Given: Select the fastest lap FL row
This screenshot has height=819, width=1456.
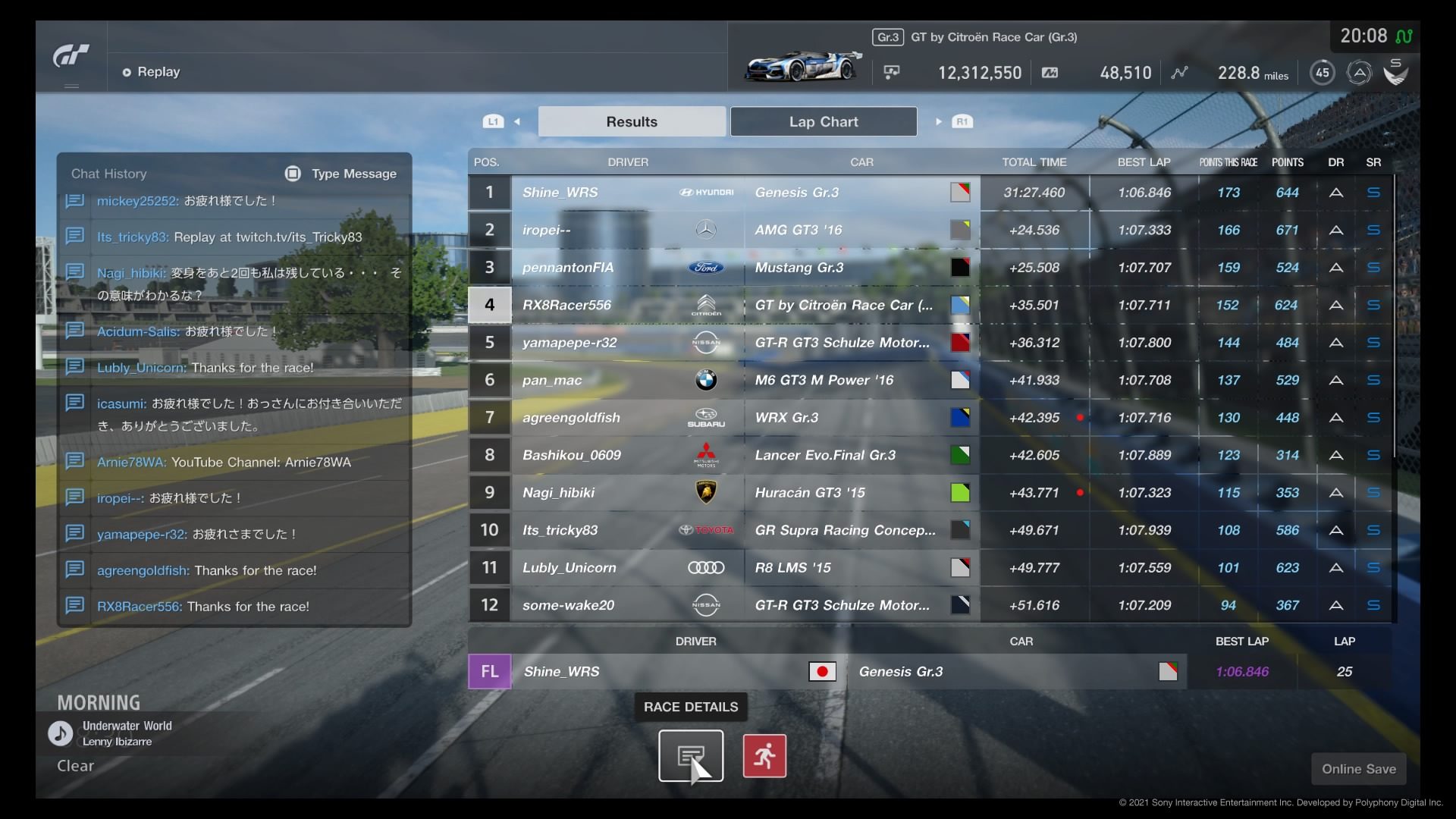Looking at the screenshot, I should click(x=834, y=672).
